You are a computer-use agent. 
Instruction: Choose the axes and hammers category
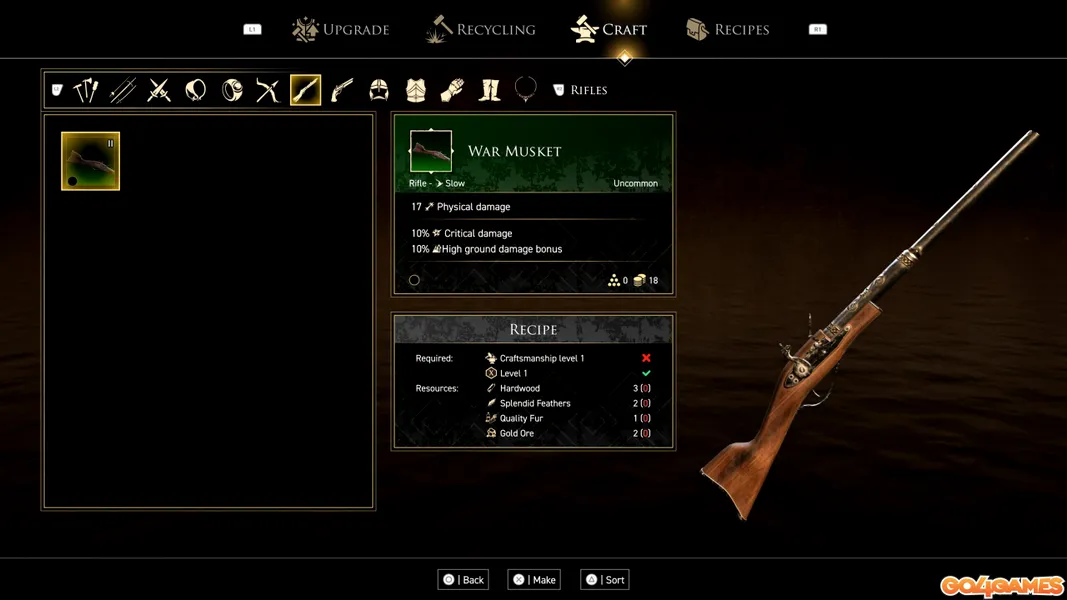86,91
